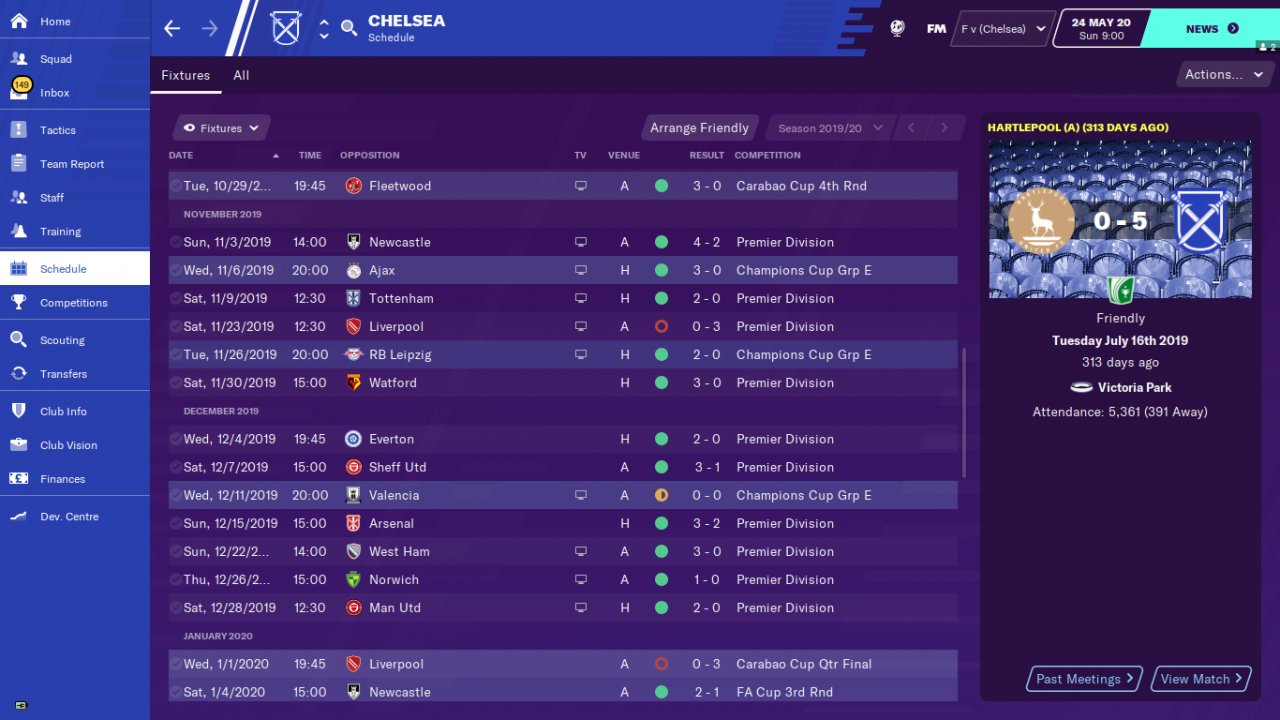Go to the Tactics screen

coord(58,130)
